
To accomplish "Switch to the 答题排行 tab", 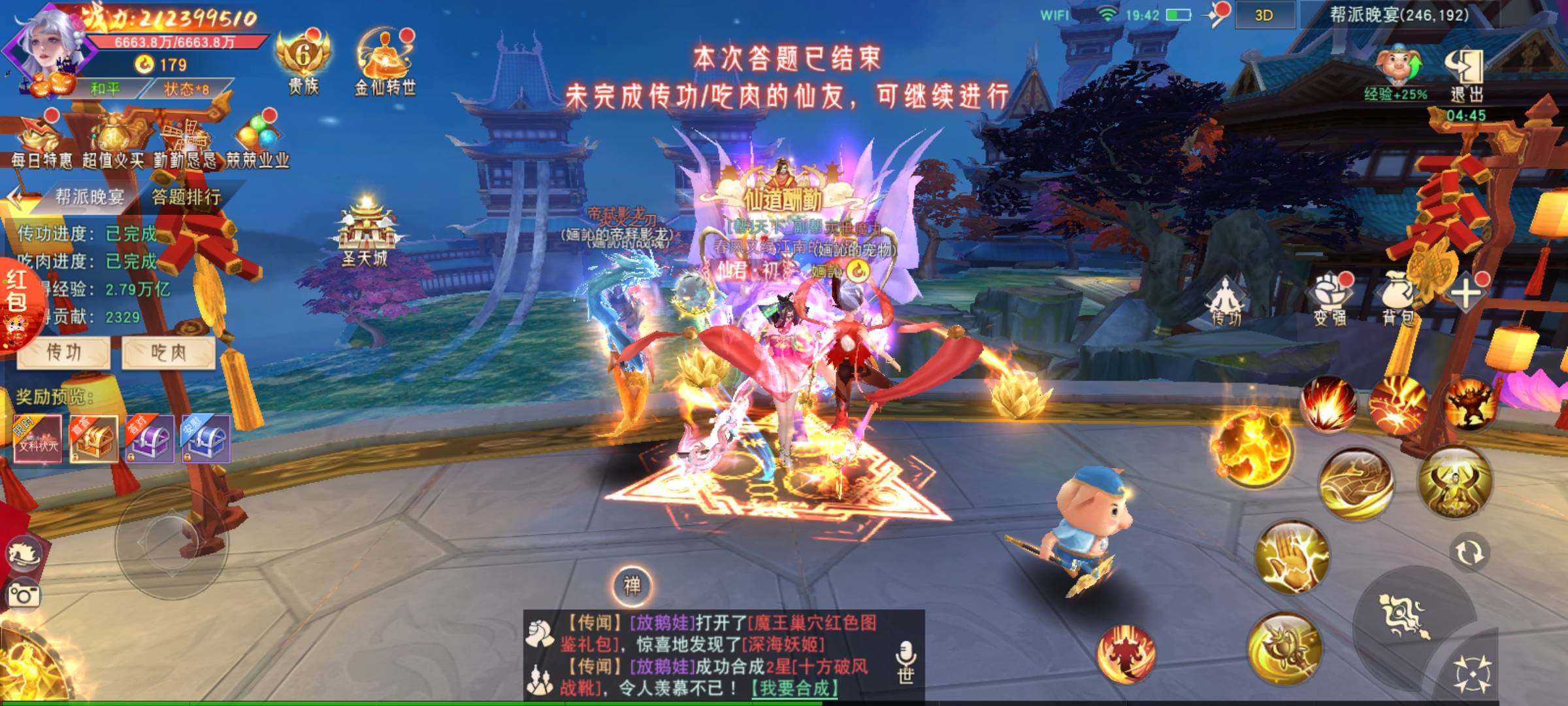I will [186, 197].
